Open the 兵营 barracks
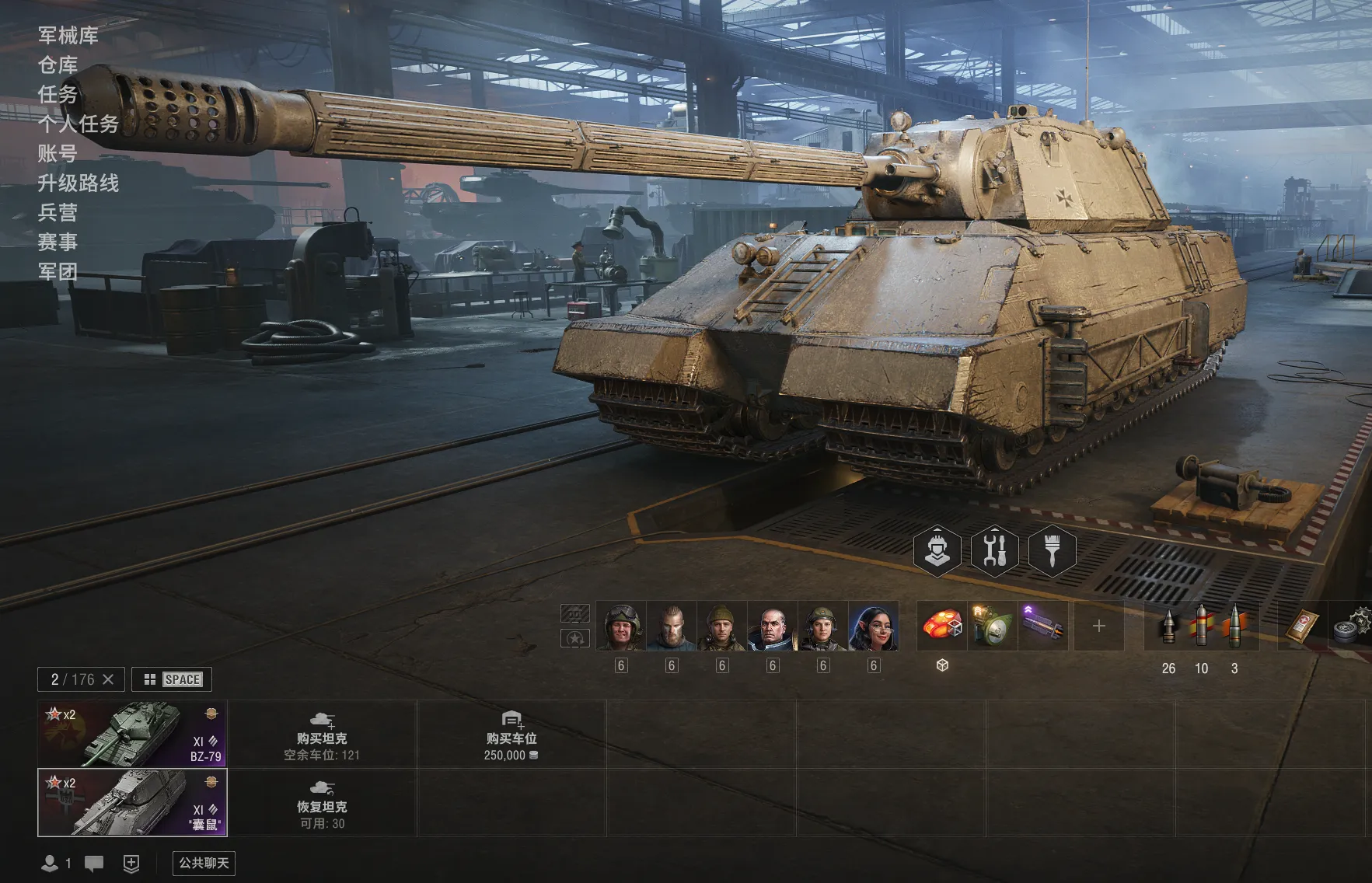The height and width of the screenshot is (883, 1372). pyautogui.click(x=58, y=213)
